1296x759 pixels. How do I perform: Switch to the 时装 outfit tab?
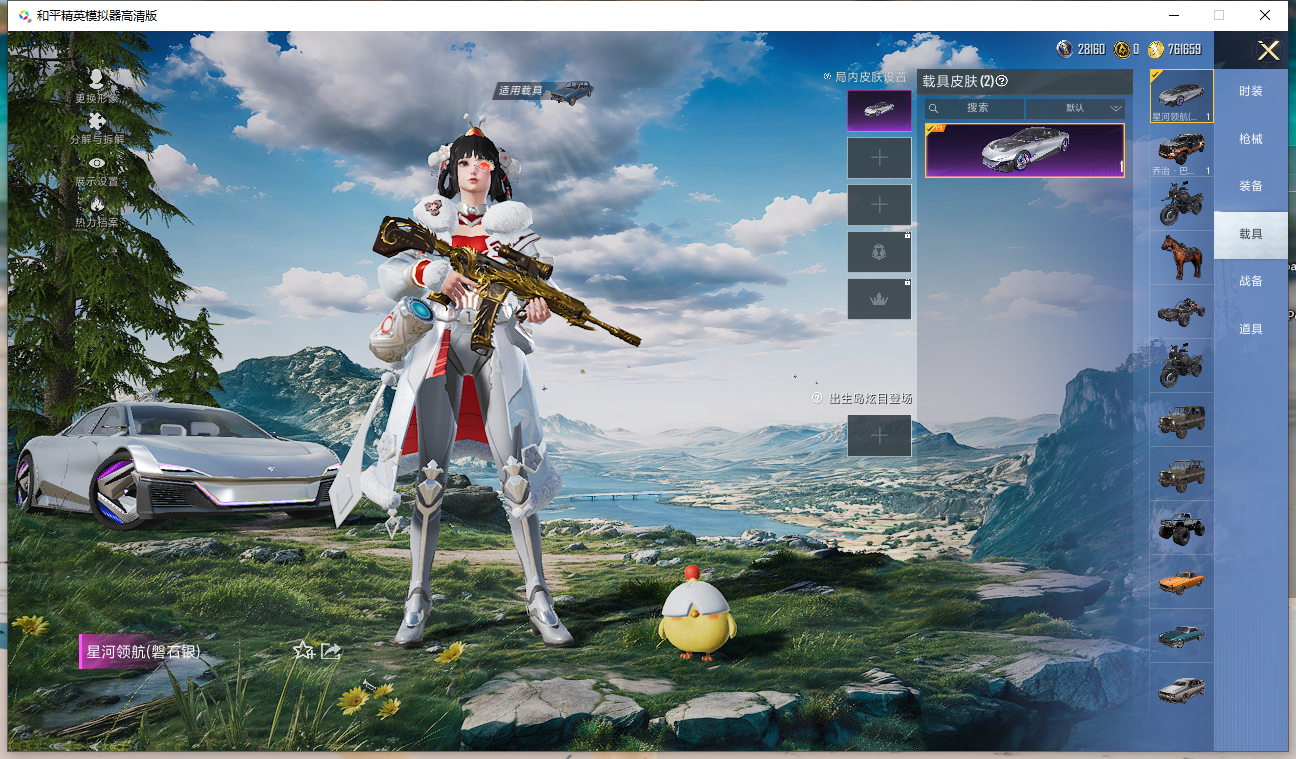(x=1250, y=91)
